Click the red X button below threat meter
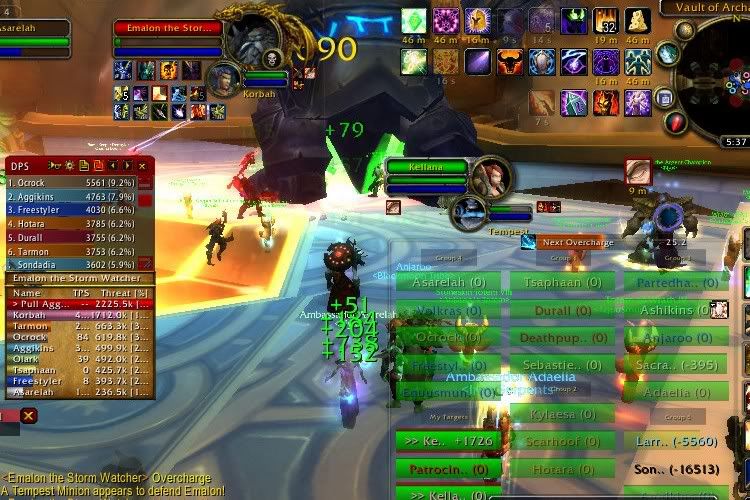The image size is (750, 500). (29, 415)
